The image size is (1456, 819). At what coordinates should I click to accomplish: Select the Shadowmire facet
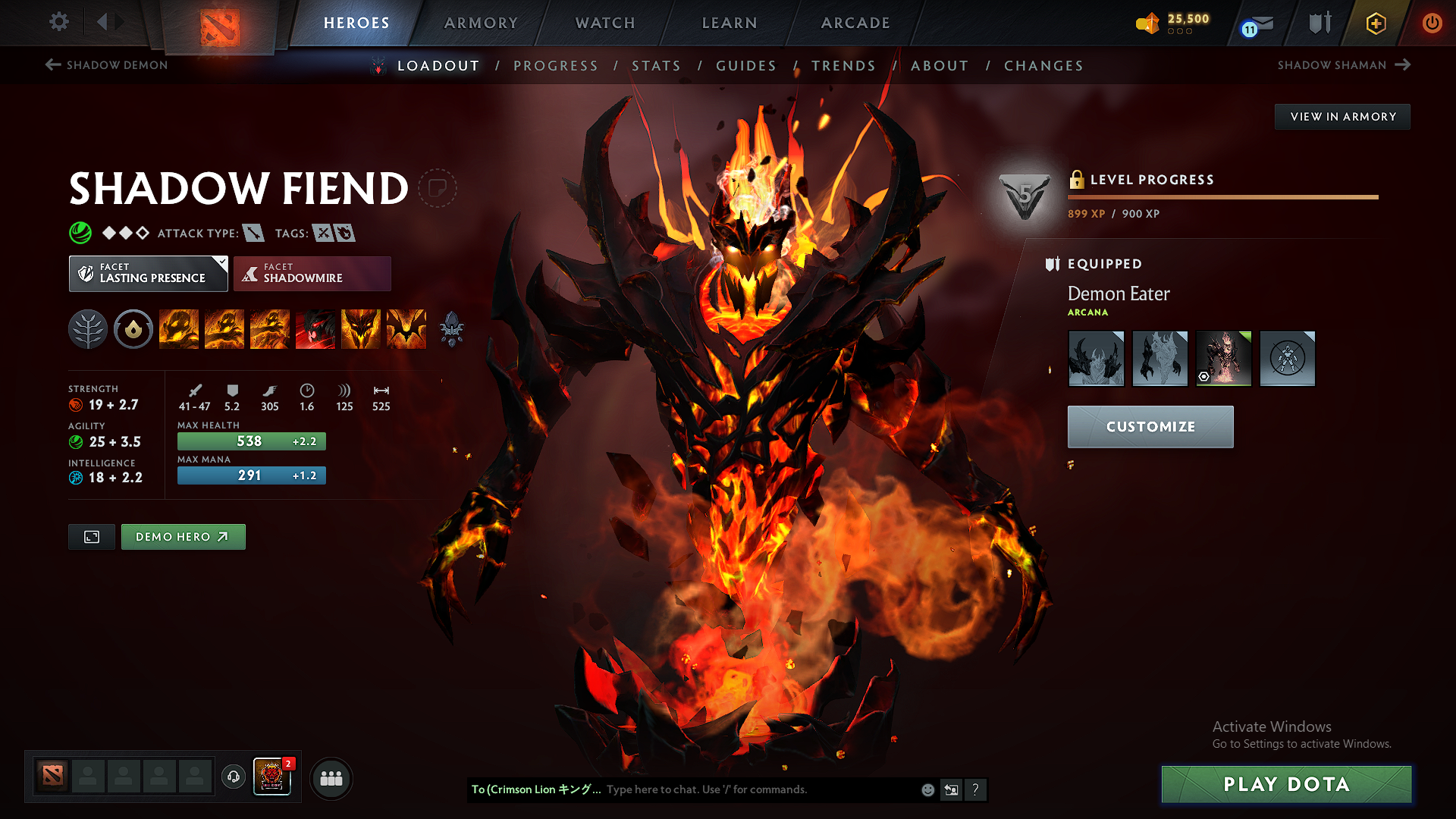[x=311, y=273]
